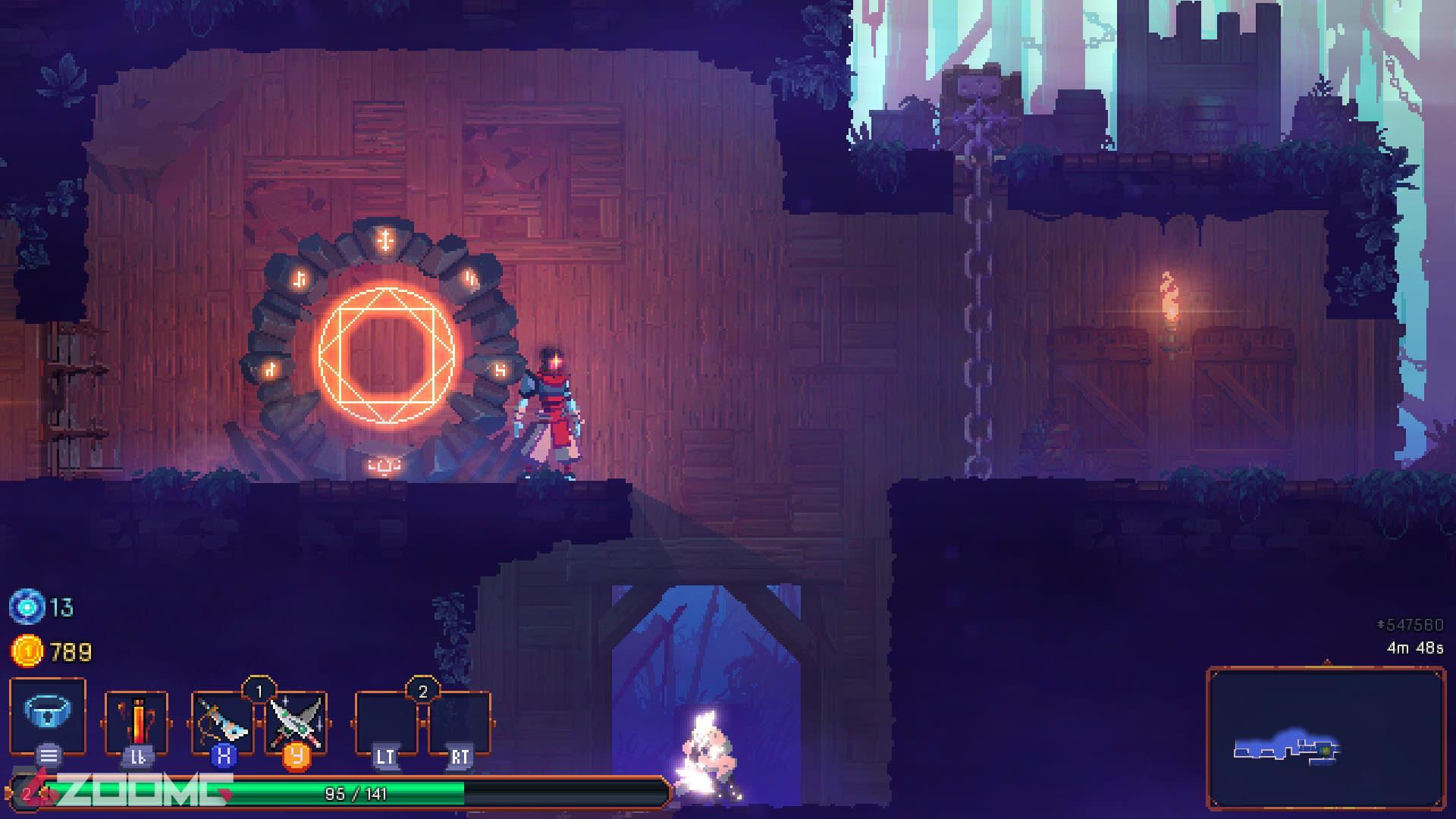The width and height of the screenshot is (1456, 819).
Task: Use the orange health flask
Action: (136, 720)
